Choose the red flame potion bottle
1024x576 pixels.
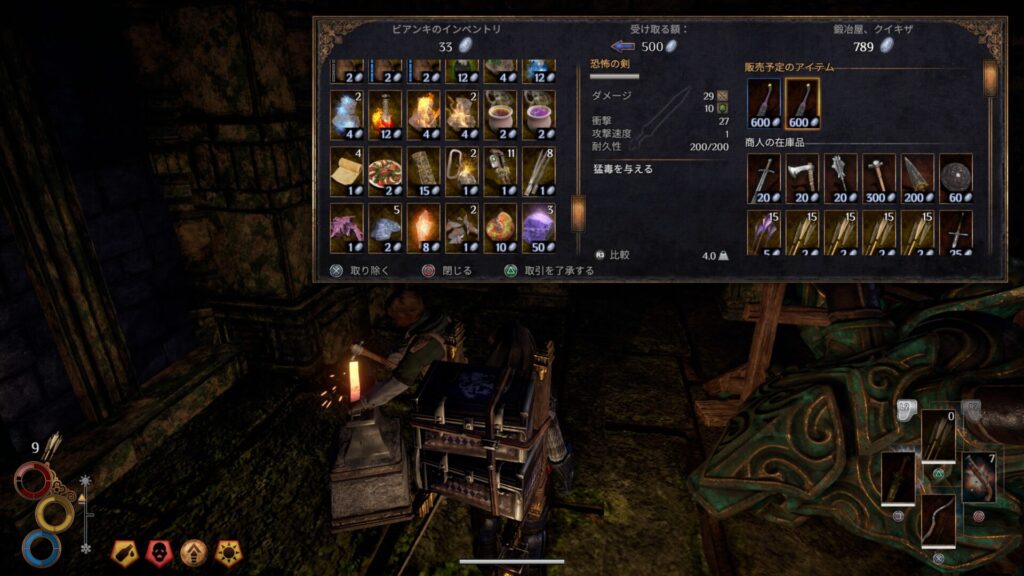tap(385, 115)
